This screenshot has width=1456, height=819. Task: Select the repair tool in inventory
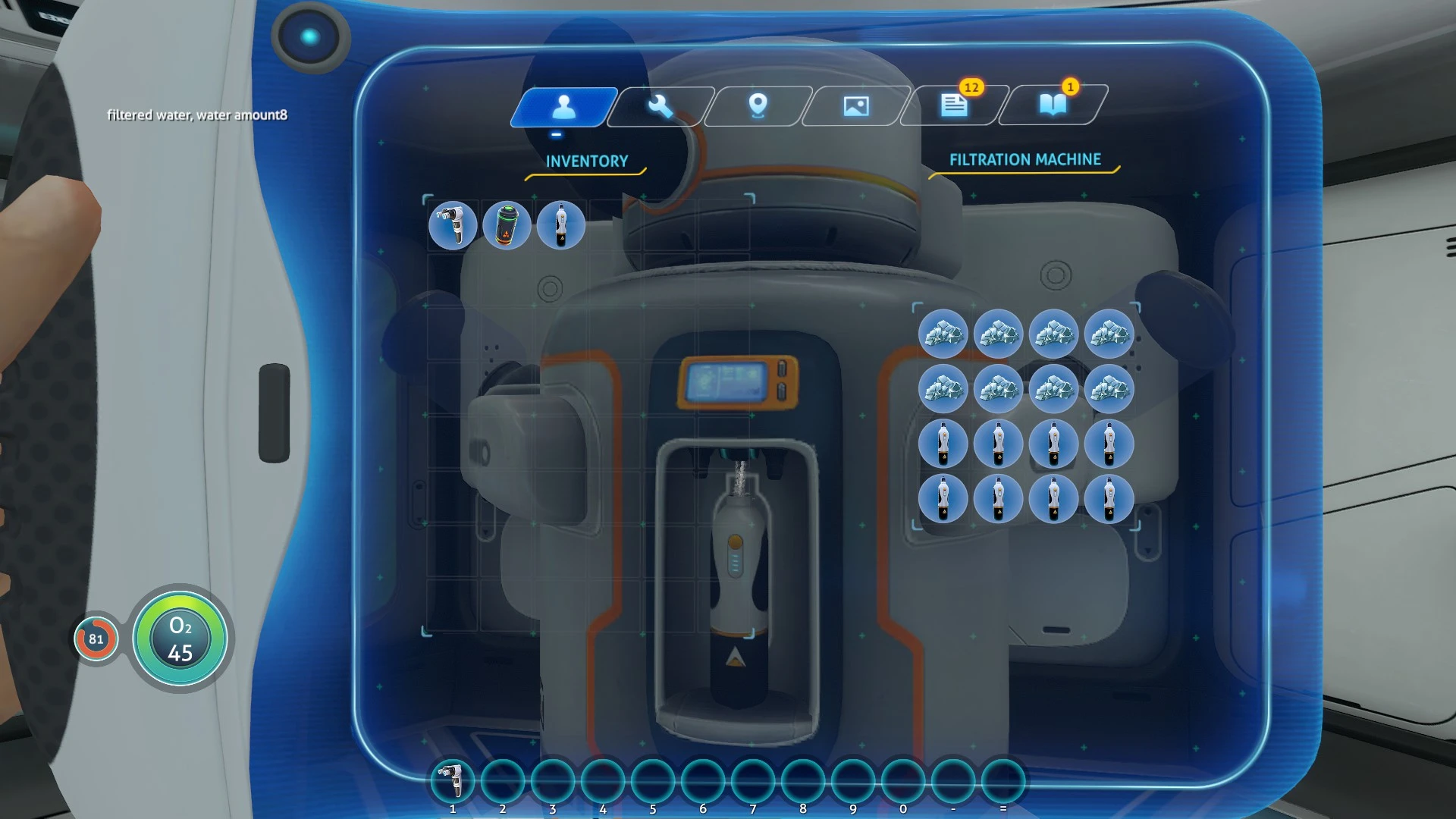click(453, 226)
